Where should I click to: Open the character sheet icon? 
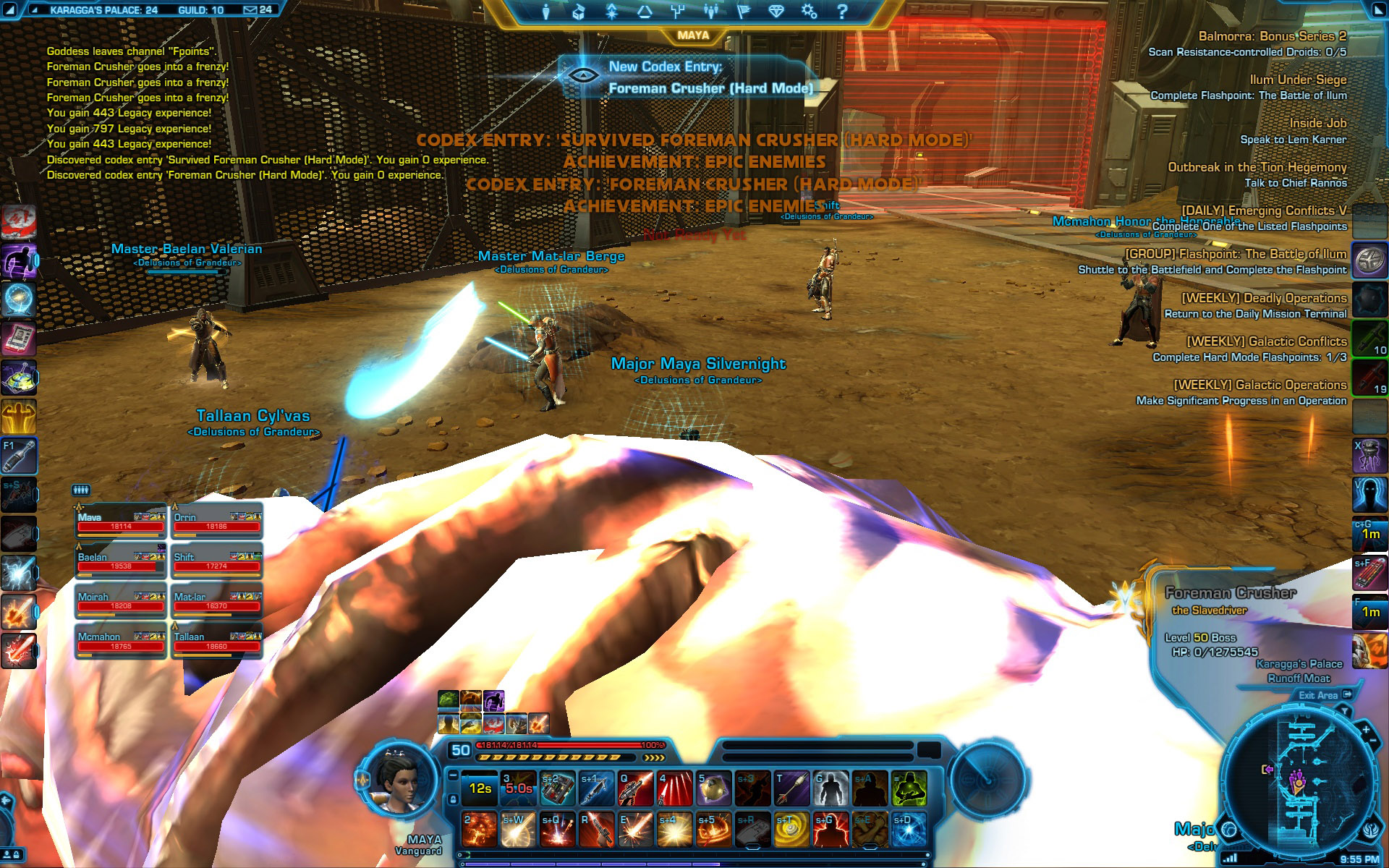pos(546,12)
